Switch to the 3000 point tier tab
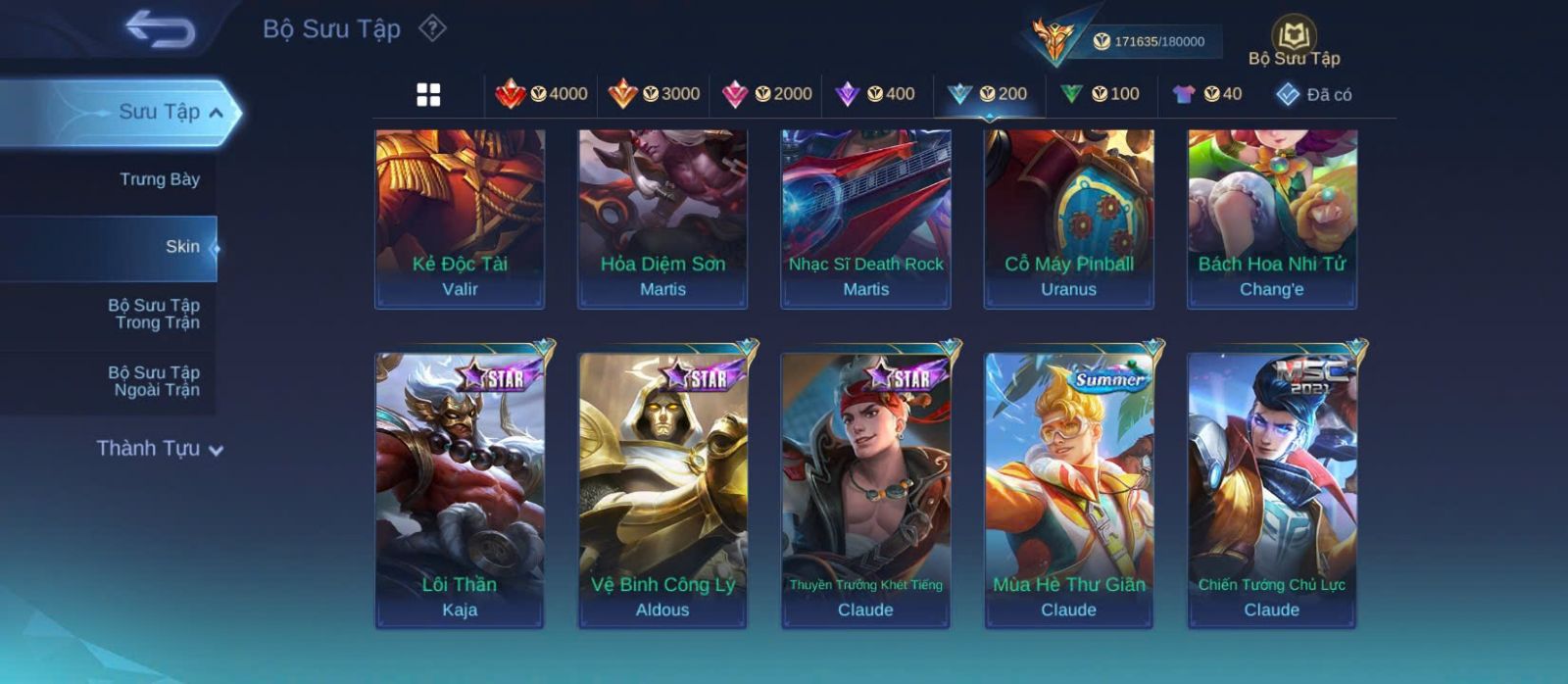The width and height of the screenshot is (1568, 684). (654, 94)
